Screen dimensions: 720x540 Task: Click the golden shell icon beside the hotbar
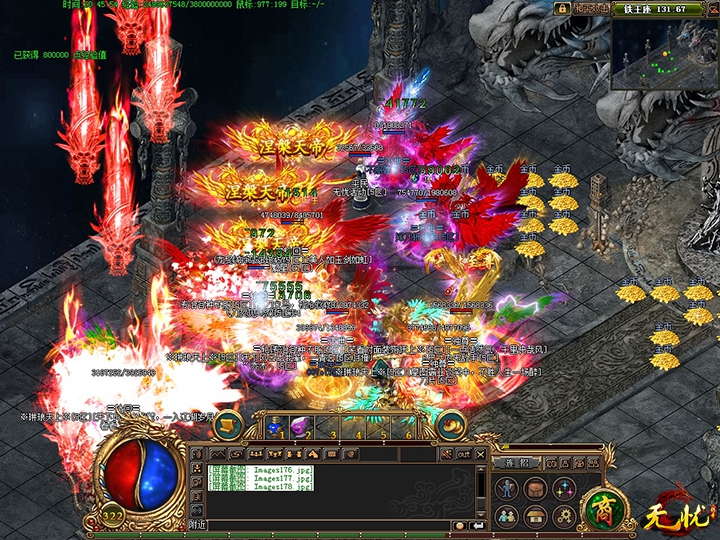tap(452, 425)
